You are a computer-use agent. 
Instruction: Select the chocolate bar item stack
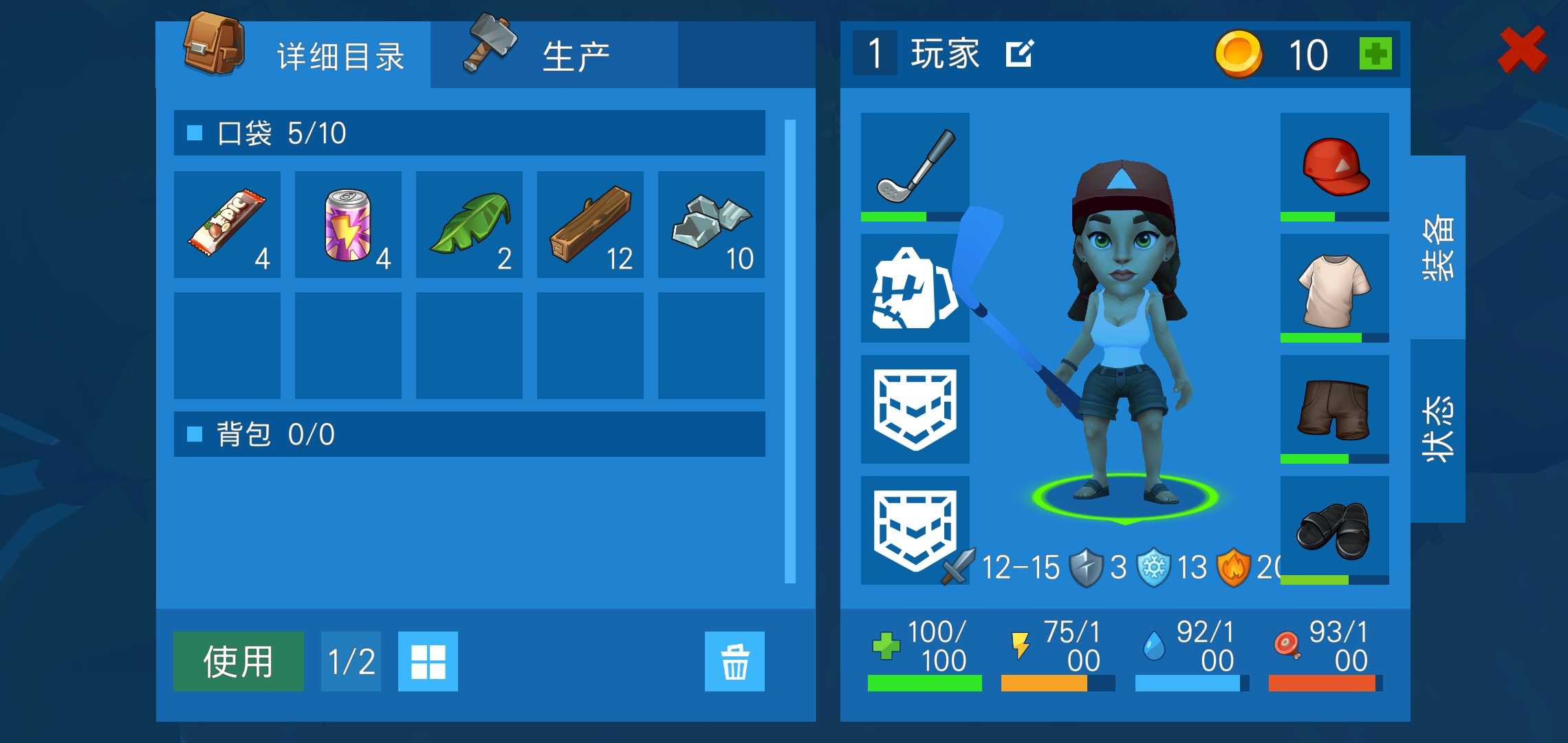pos(227,225)
